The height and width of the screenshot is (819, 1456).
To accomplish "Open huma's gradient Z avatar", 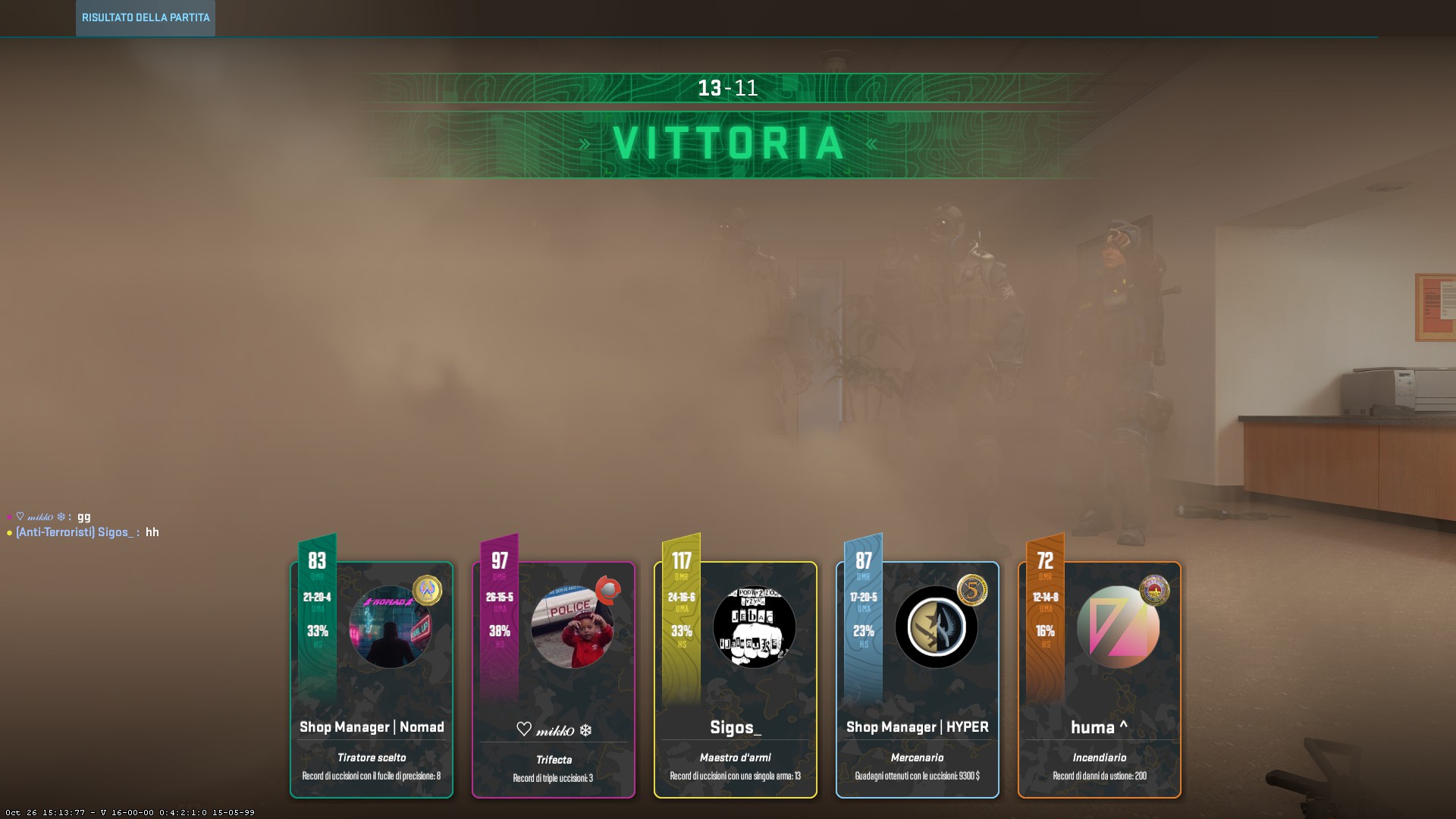I will click(1118, 628).
